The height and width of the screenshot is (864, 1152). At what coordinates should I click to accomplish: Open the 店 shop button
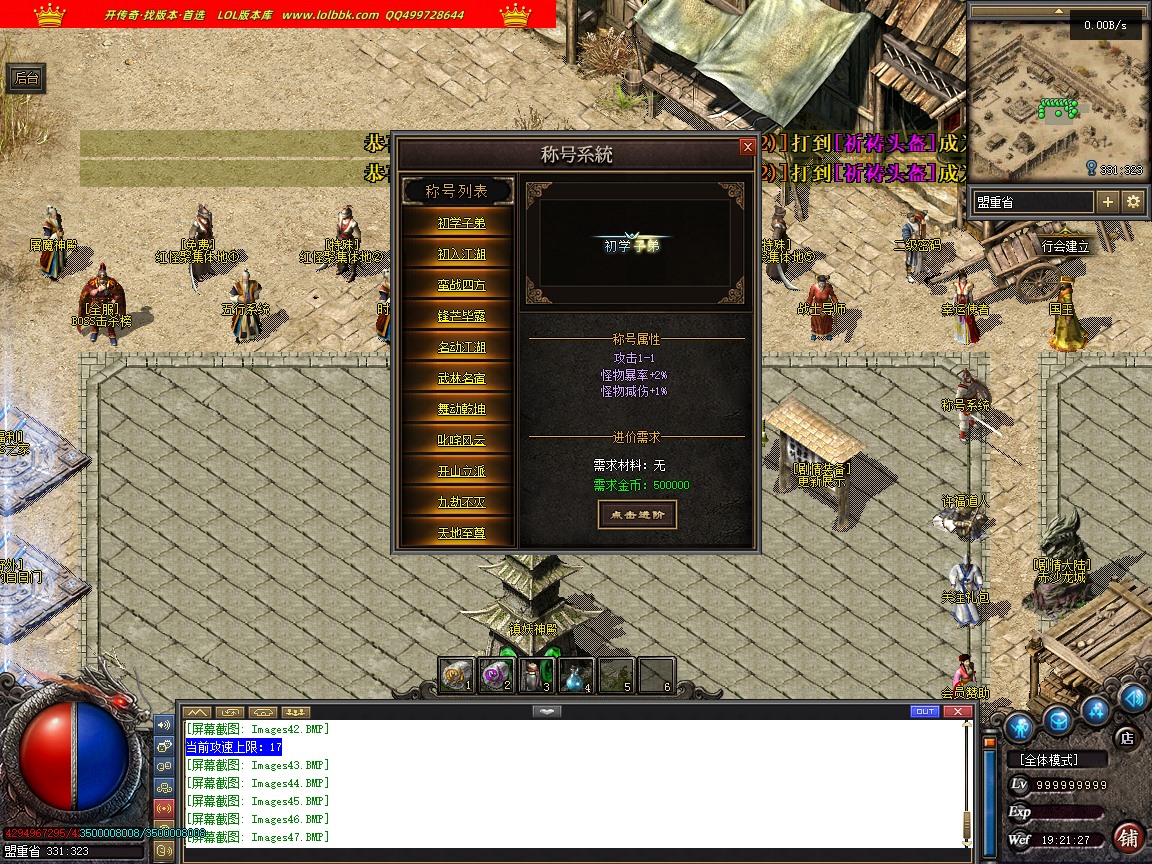(x=1127, y=738)
